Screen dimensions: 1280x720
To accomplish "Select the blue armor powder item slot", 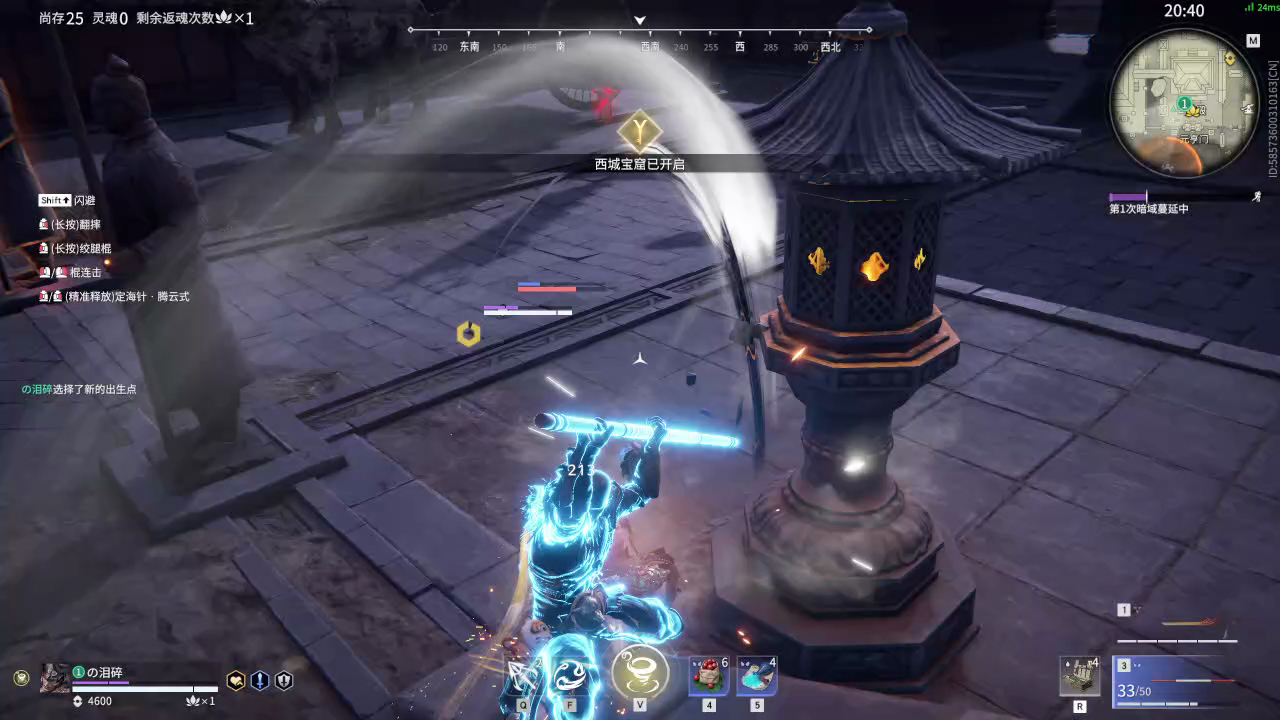I will [x=757, y=676].
